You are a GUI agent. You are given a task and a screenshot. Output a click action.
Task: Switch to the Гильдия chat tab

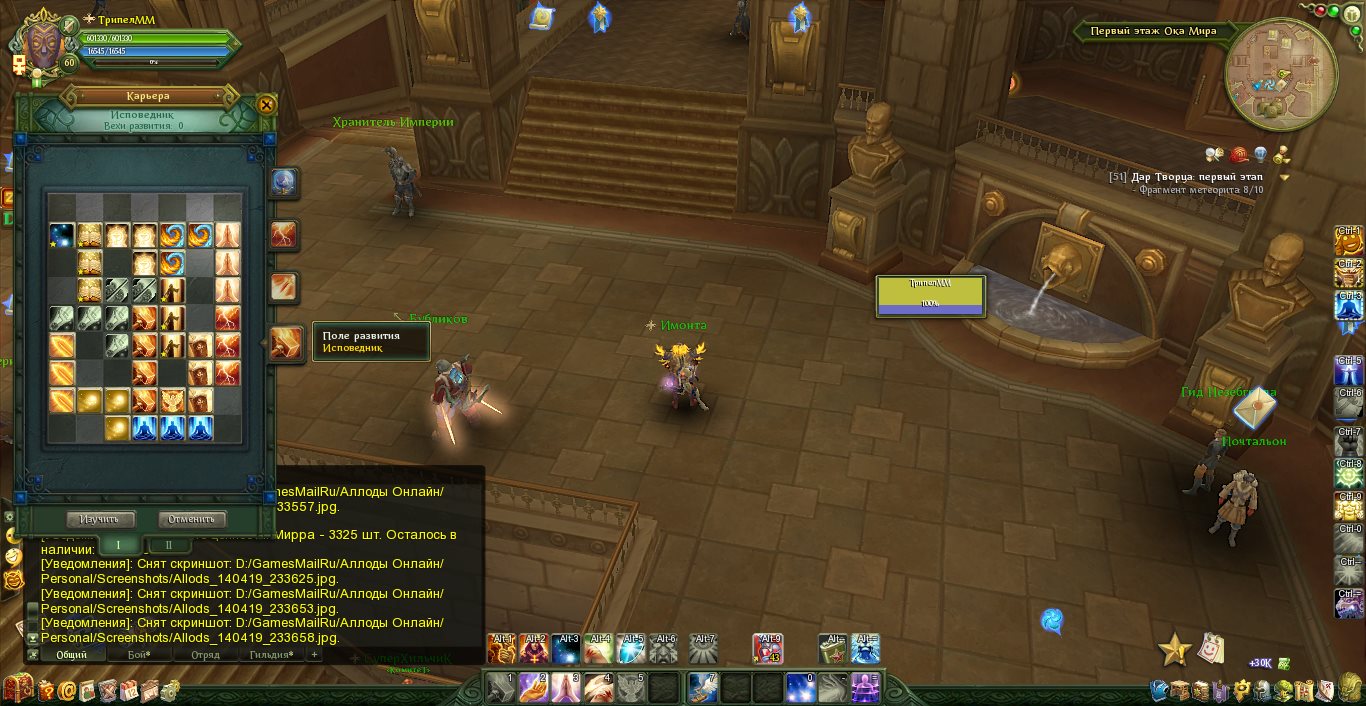point(270,655)
